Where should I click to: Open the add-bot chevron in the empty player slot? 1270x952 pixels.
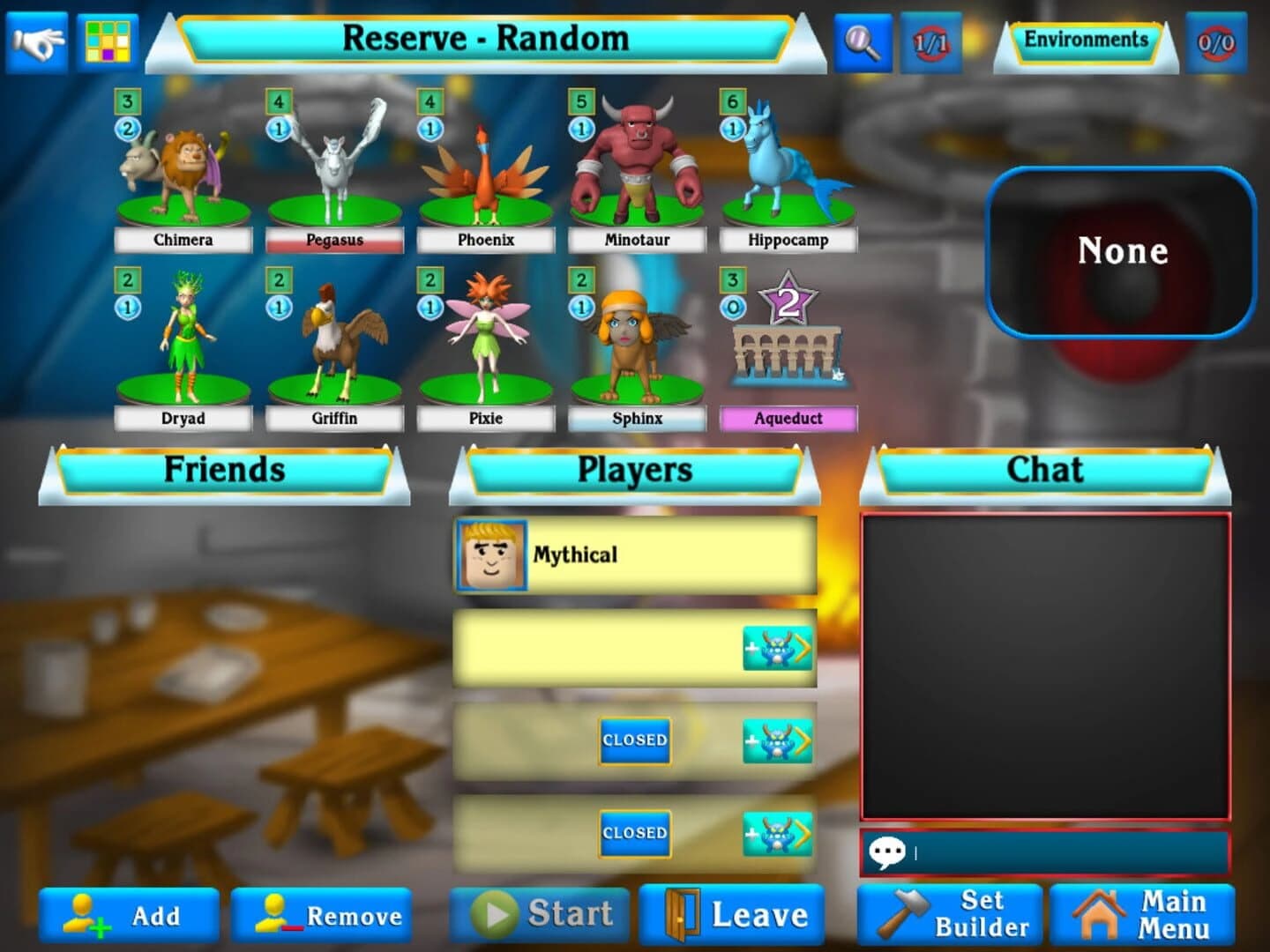pyautogui.click(x=779, y=646)
